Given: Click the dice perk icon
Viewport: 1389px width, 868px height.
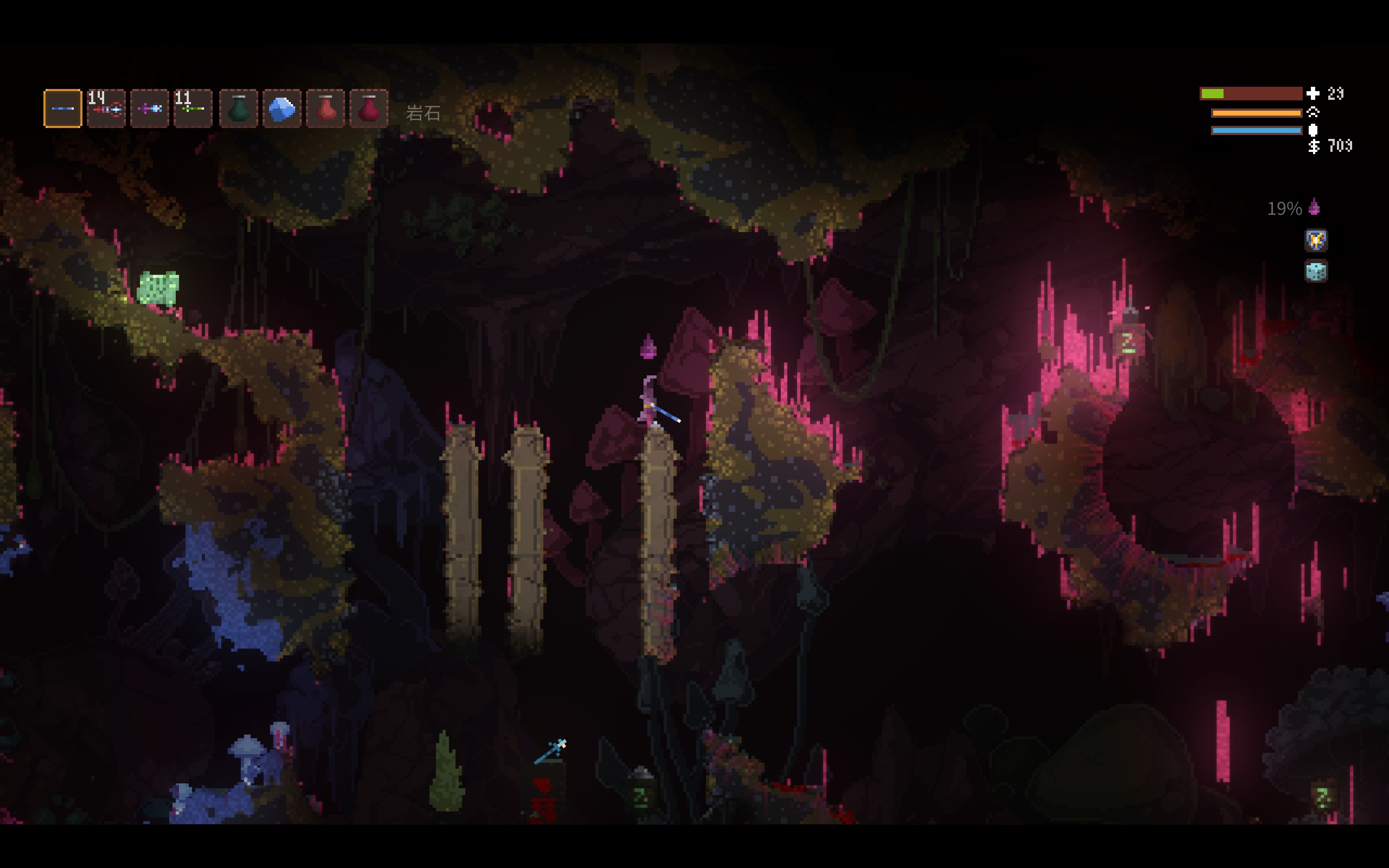Looking at the screenshot, I should point(1316,271).
